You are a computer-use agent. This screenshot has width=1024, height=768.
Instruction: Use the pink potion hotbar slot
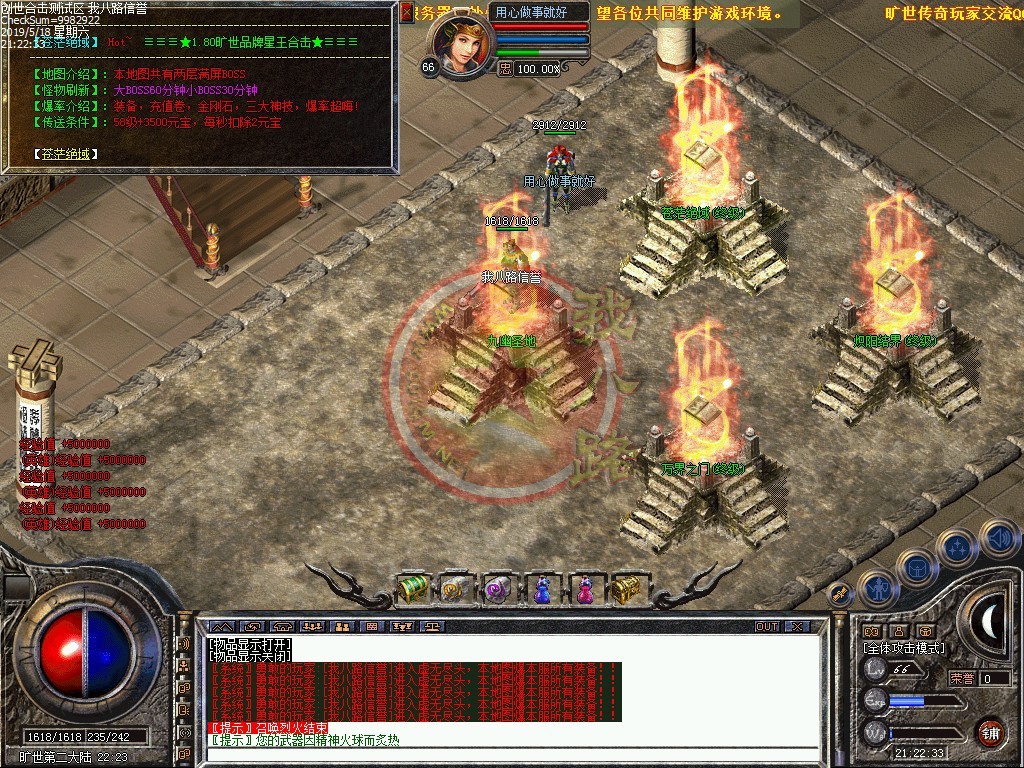[x=583, y=589]
